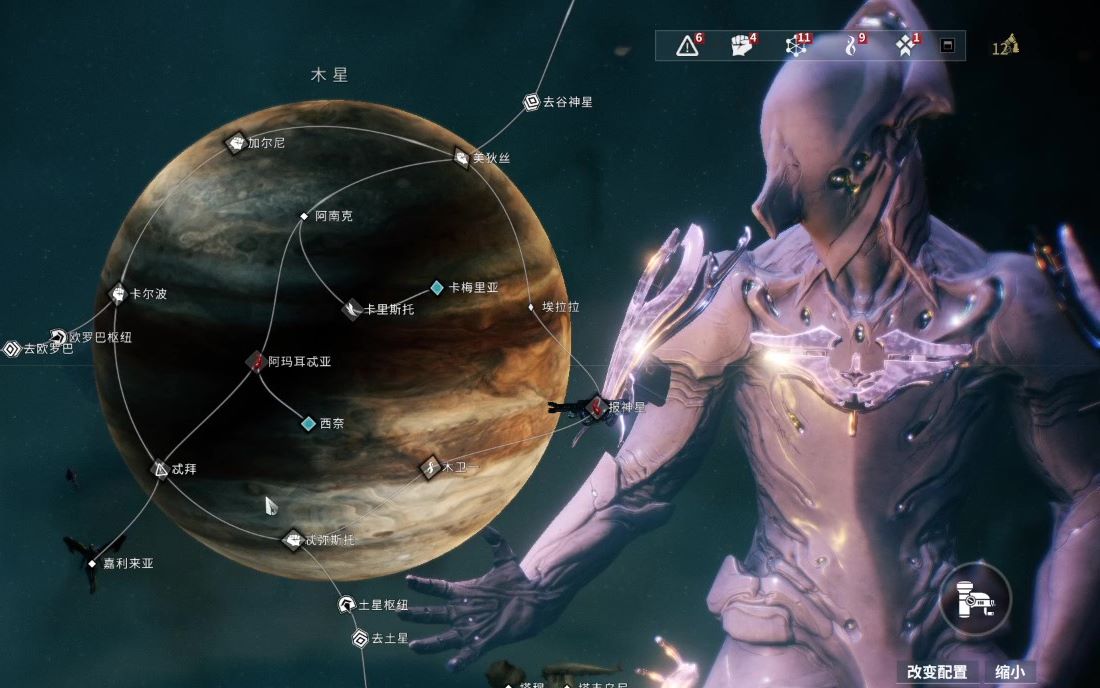1100x688 pixels.
Task: Choose the 西奈 dark sector node
Action: [x=309, y=424]
